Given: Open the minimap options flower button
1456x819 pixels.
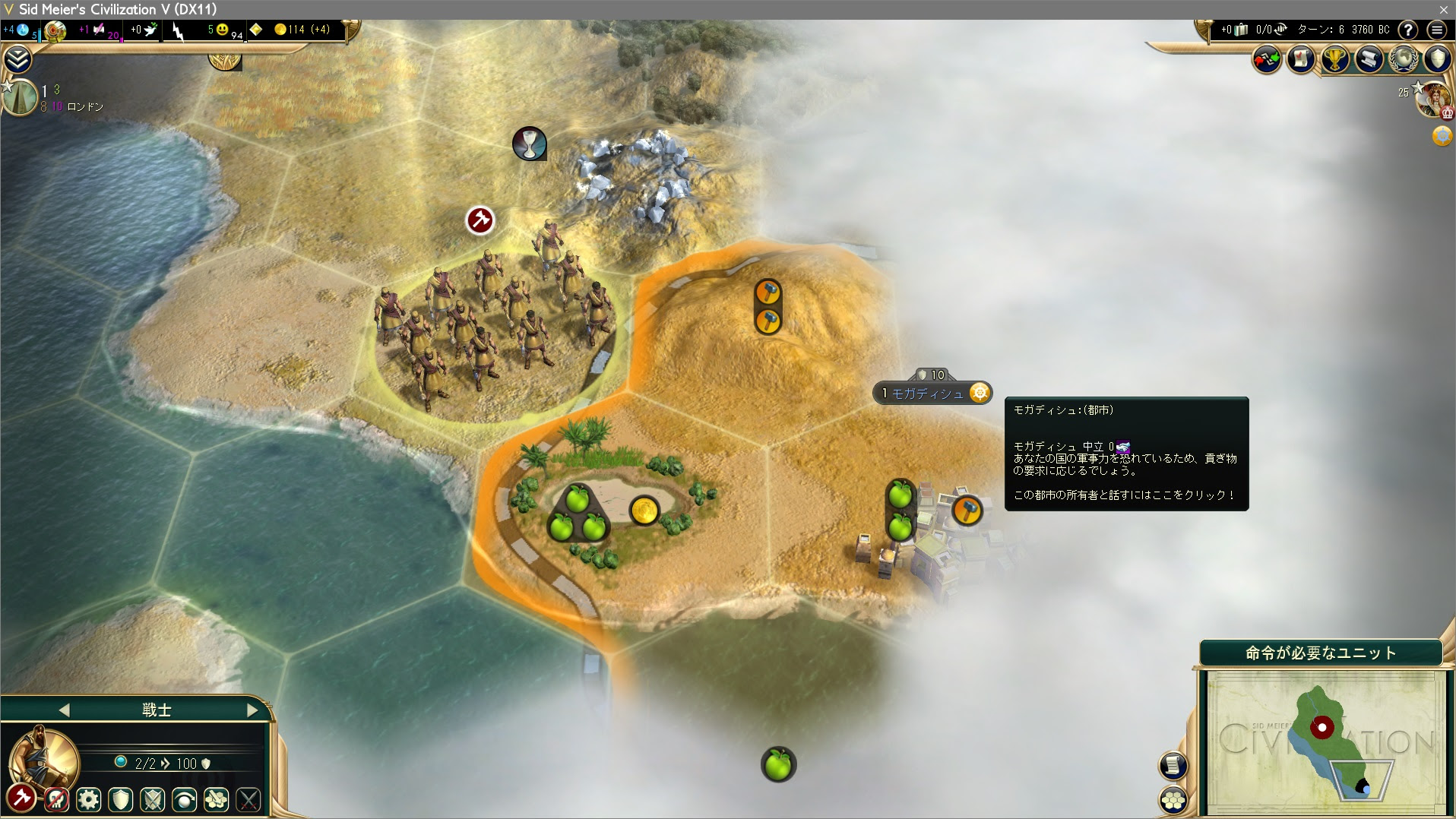Looking at the screenshot, I should tap(1173, 800).
